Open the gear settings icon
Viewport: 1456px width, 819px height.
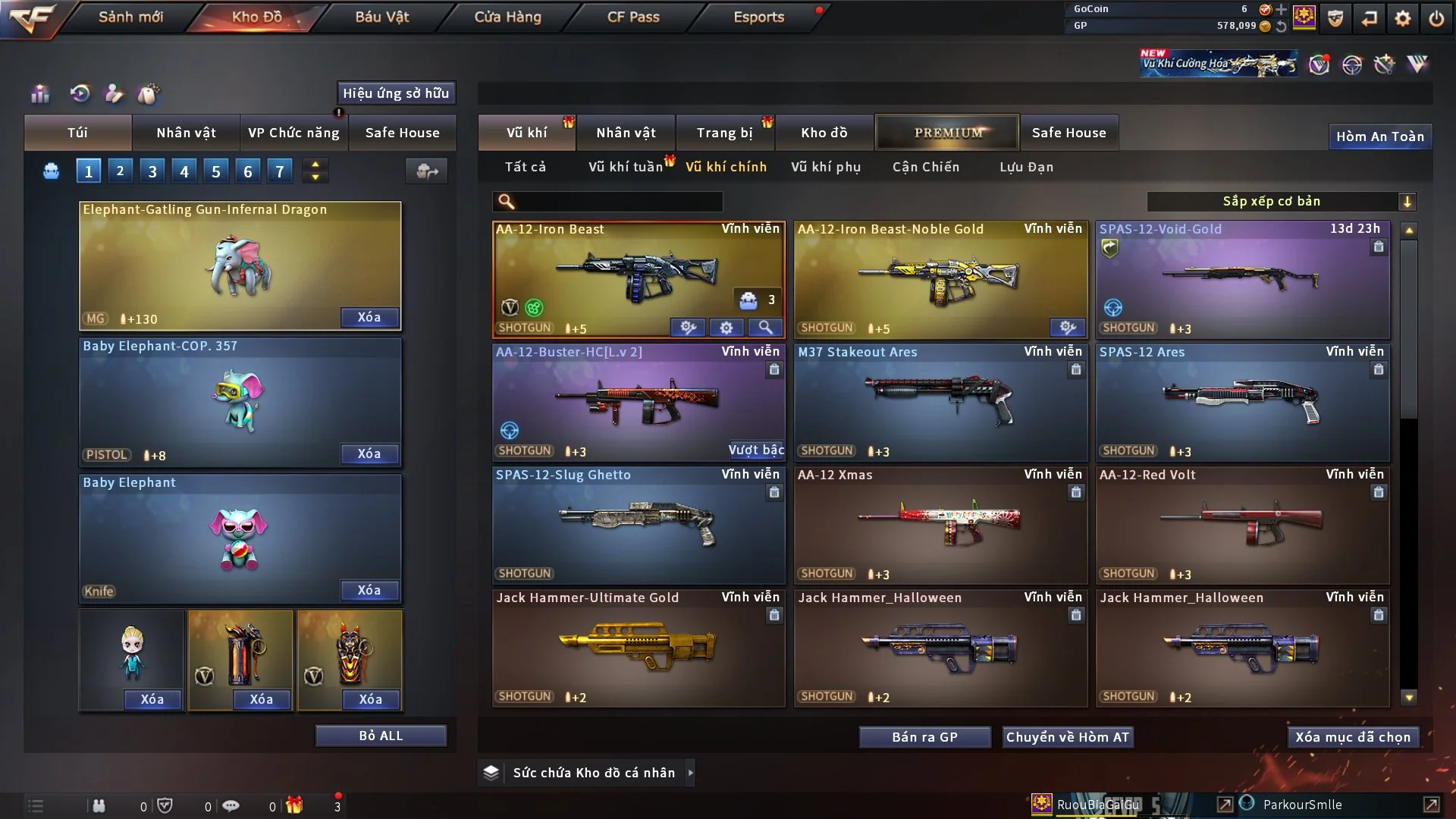pyautogui.click(x=1402, y=18)
